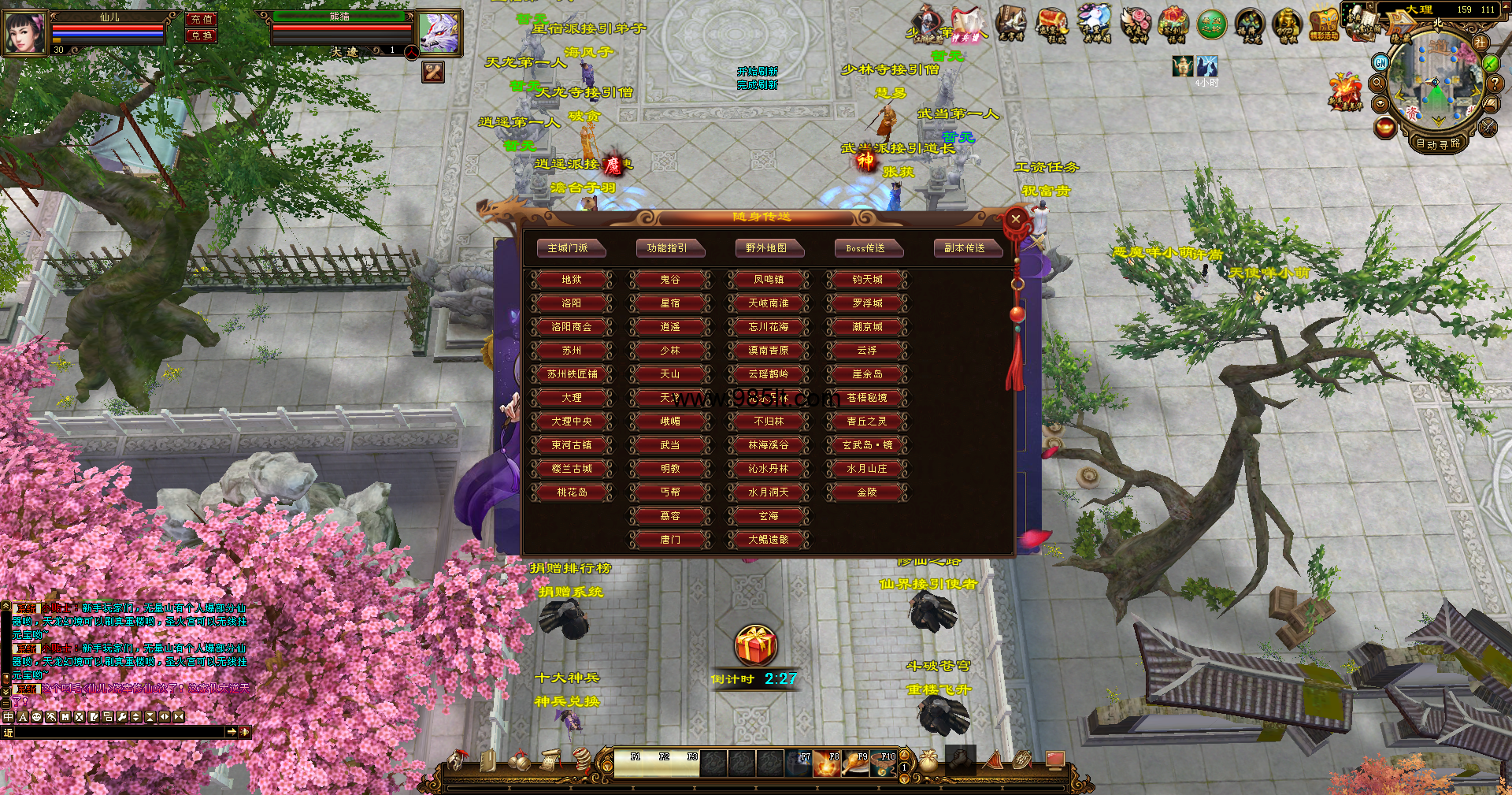Switch to the 主城门派 tab
Viewport: 1512px width, 795px height.
point(568,248)
